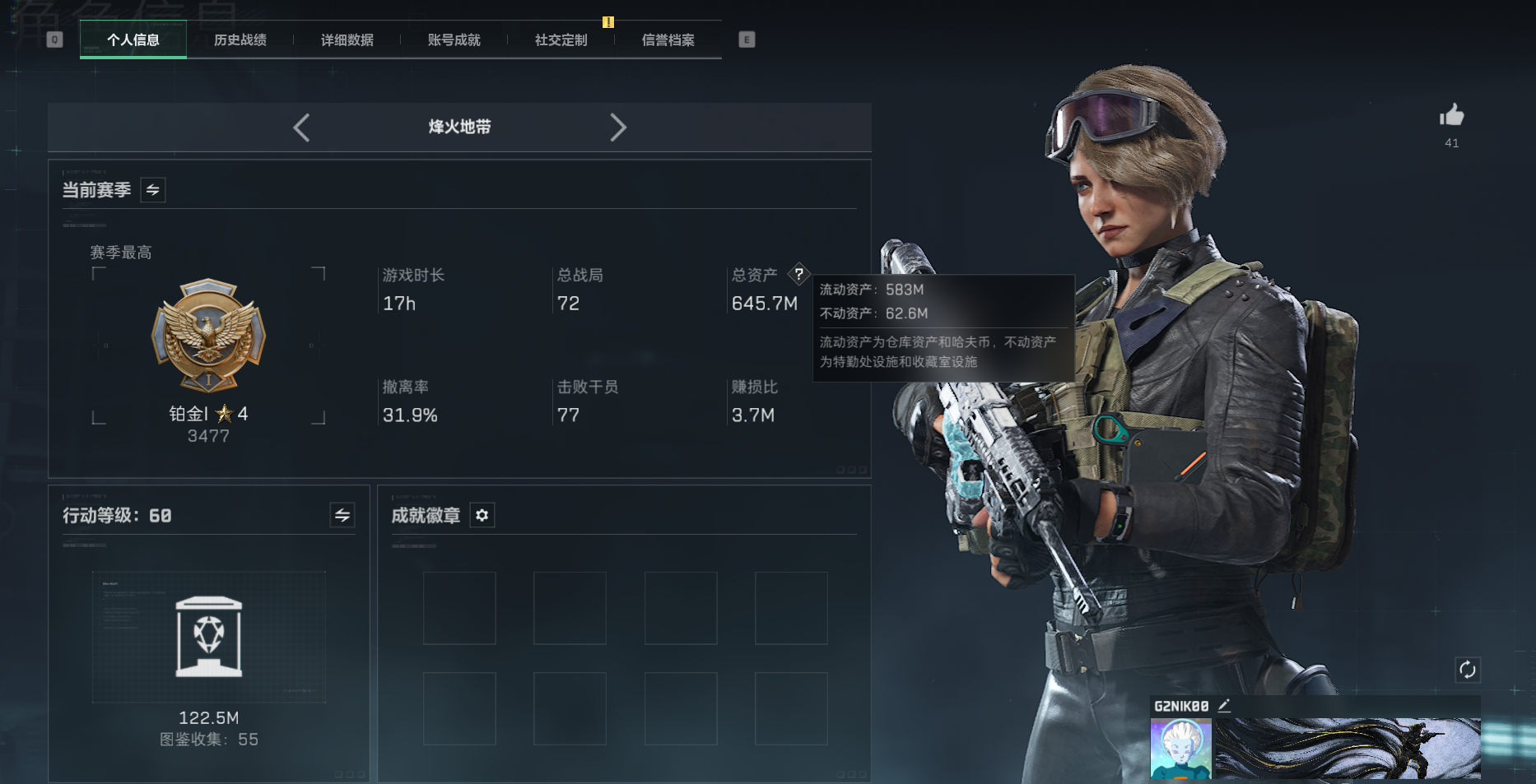Switch to the 个人信息 tab
The width and height of the screenshot is (1536, 784).
coord(133,39)
